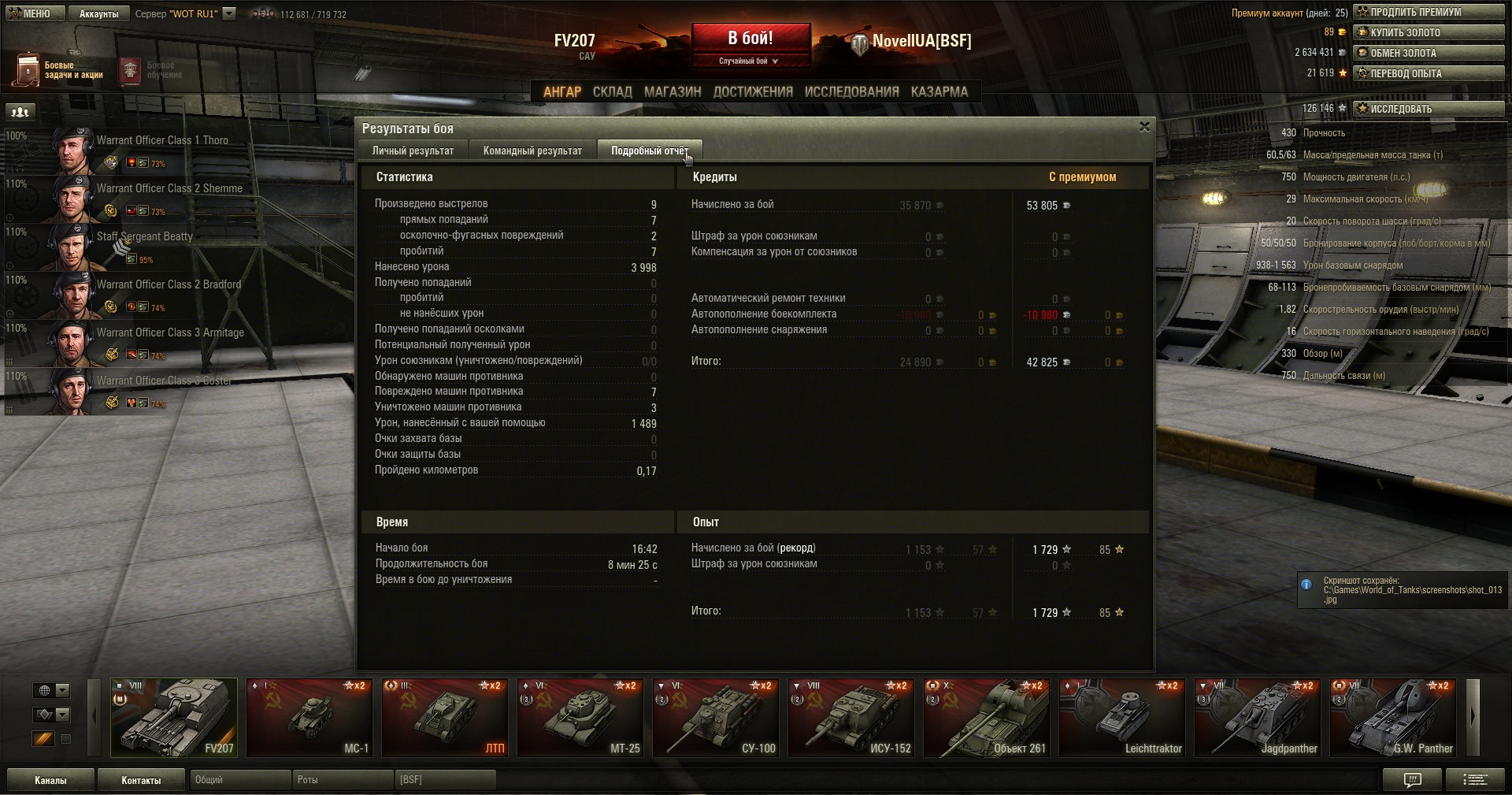The width and height of the screenshot is (1512, 795).
Task: Open the МЕНЮ button
Action: (x=31, y=13)
